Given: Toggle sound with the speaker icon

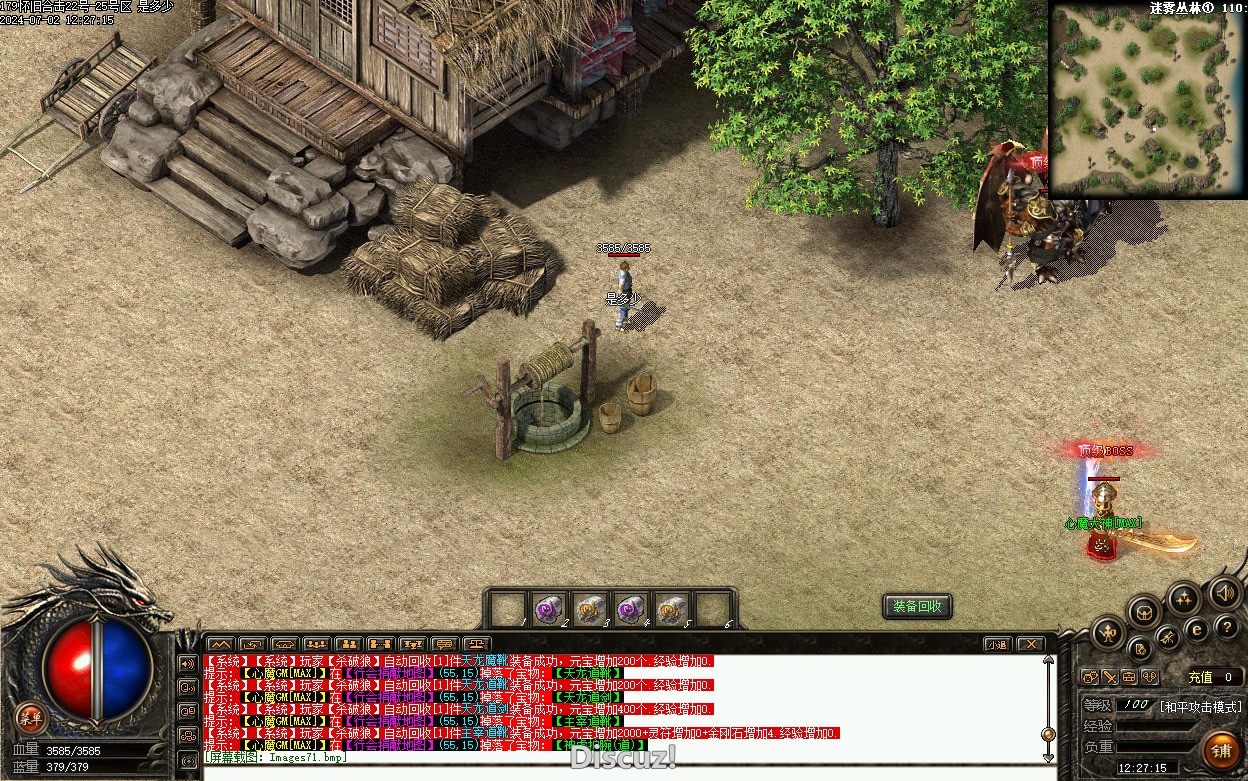Looking at the screenshot, I should pos(1225,592).
